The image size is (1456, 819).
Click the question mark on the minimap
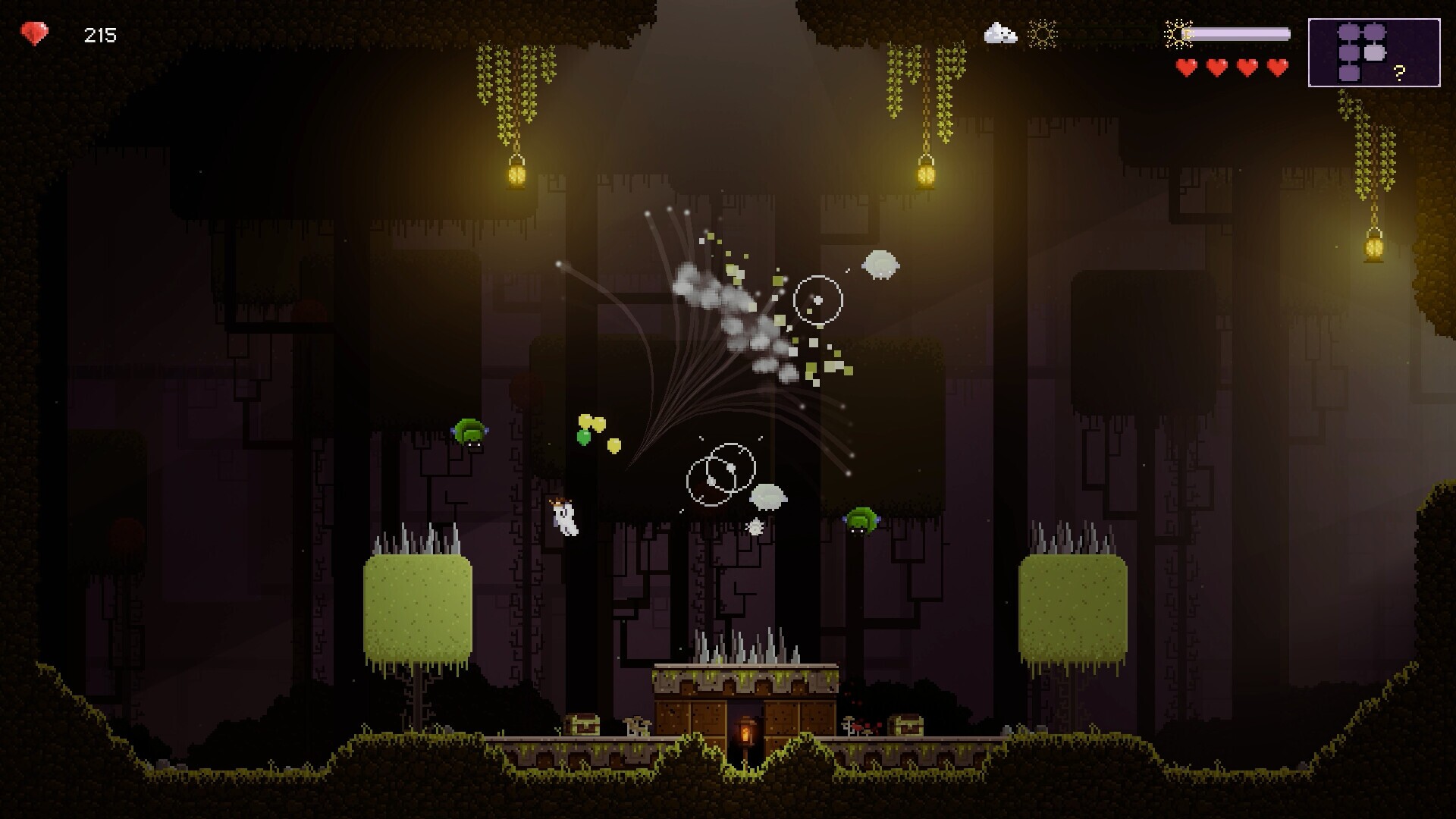pyautogui.click(x=1399, y=73)
